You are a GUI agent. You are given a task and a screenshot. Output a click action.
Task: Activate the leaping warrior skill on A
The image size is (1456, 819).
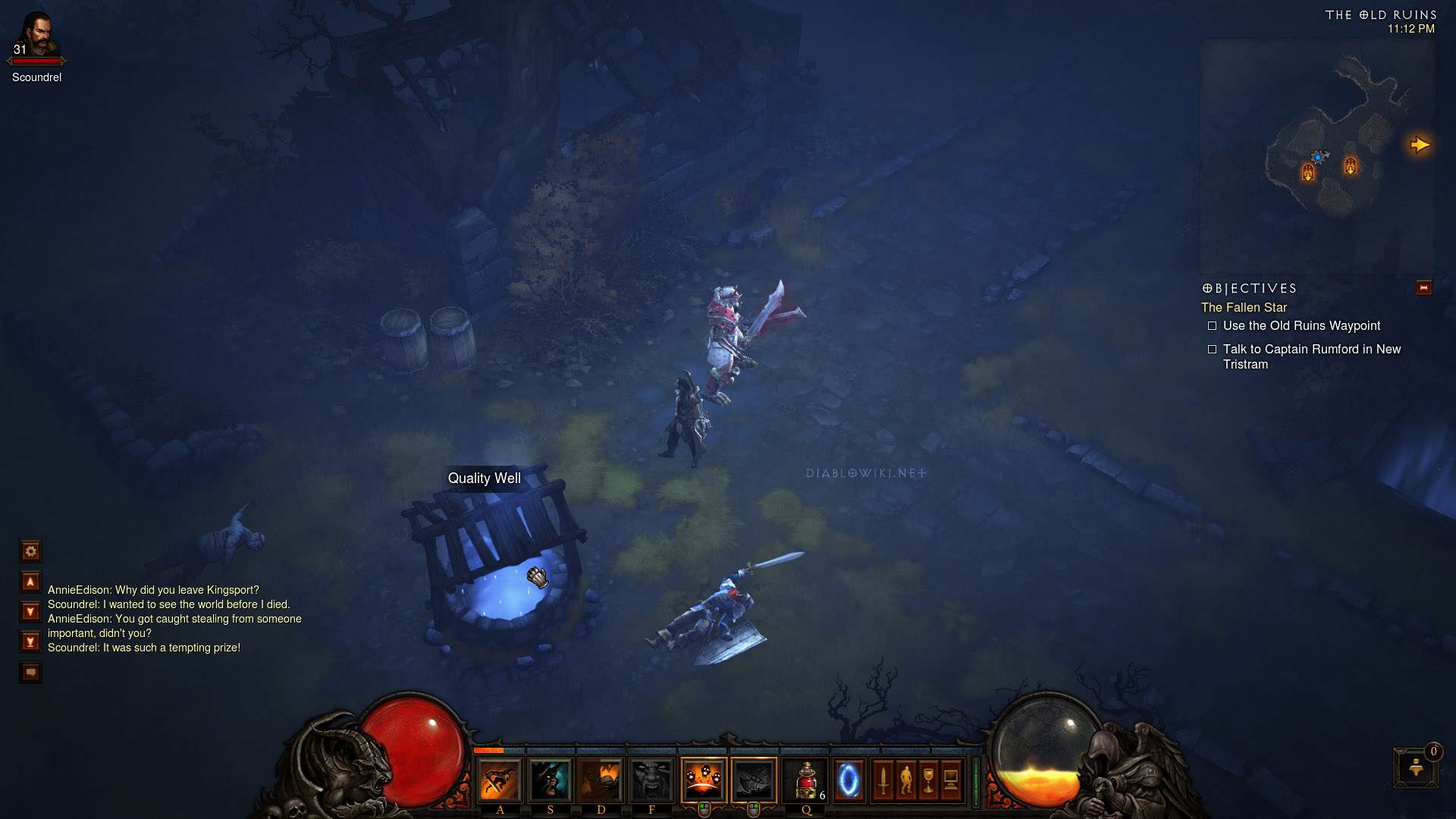[x=500, y=780]
